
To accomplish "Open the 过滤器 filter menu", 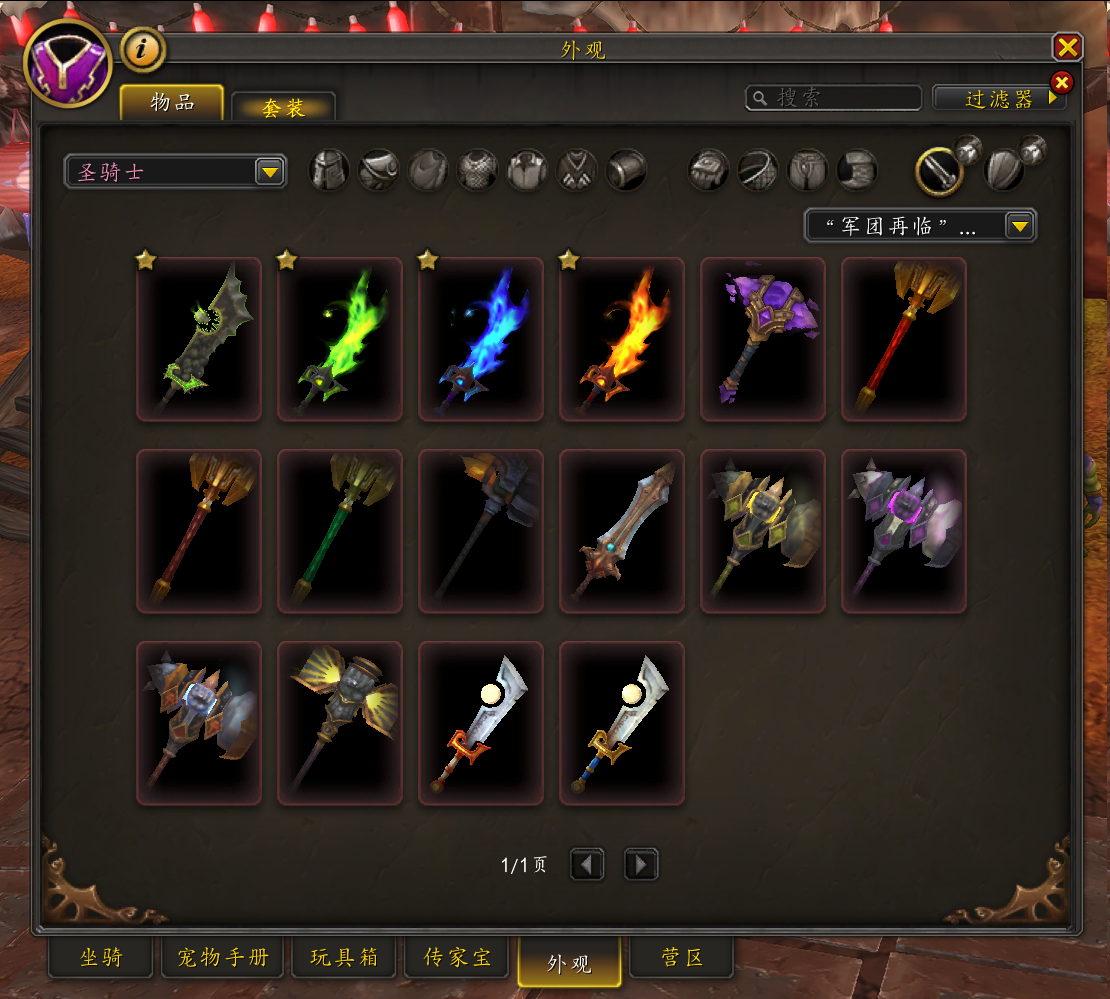I will pos(999,98).
